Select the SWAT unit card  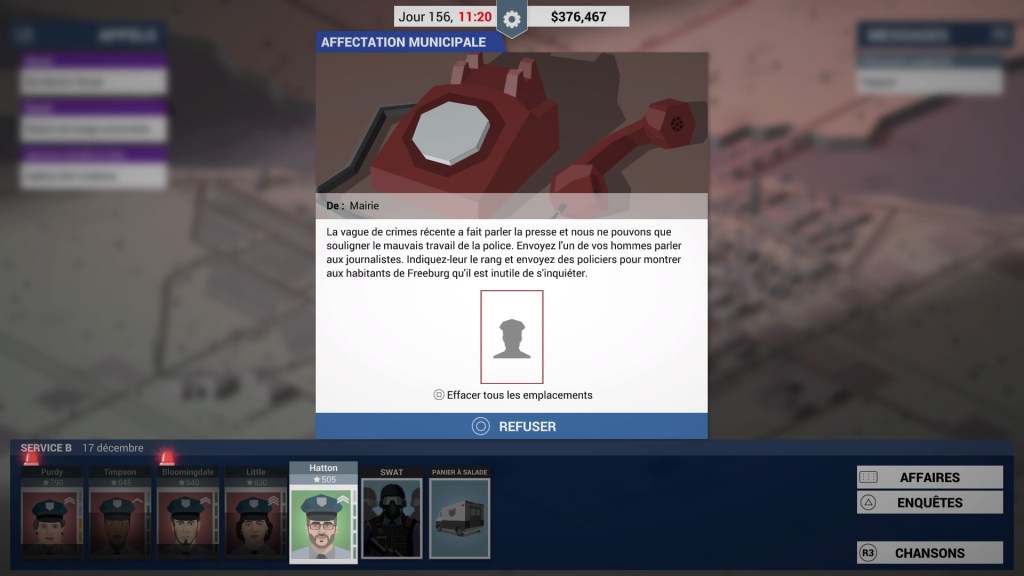(391, 512)
